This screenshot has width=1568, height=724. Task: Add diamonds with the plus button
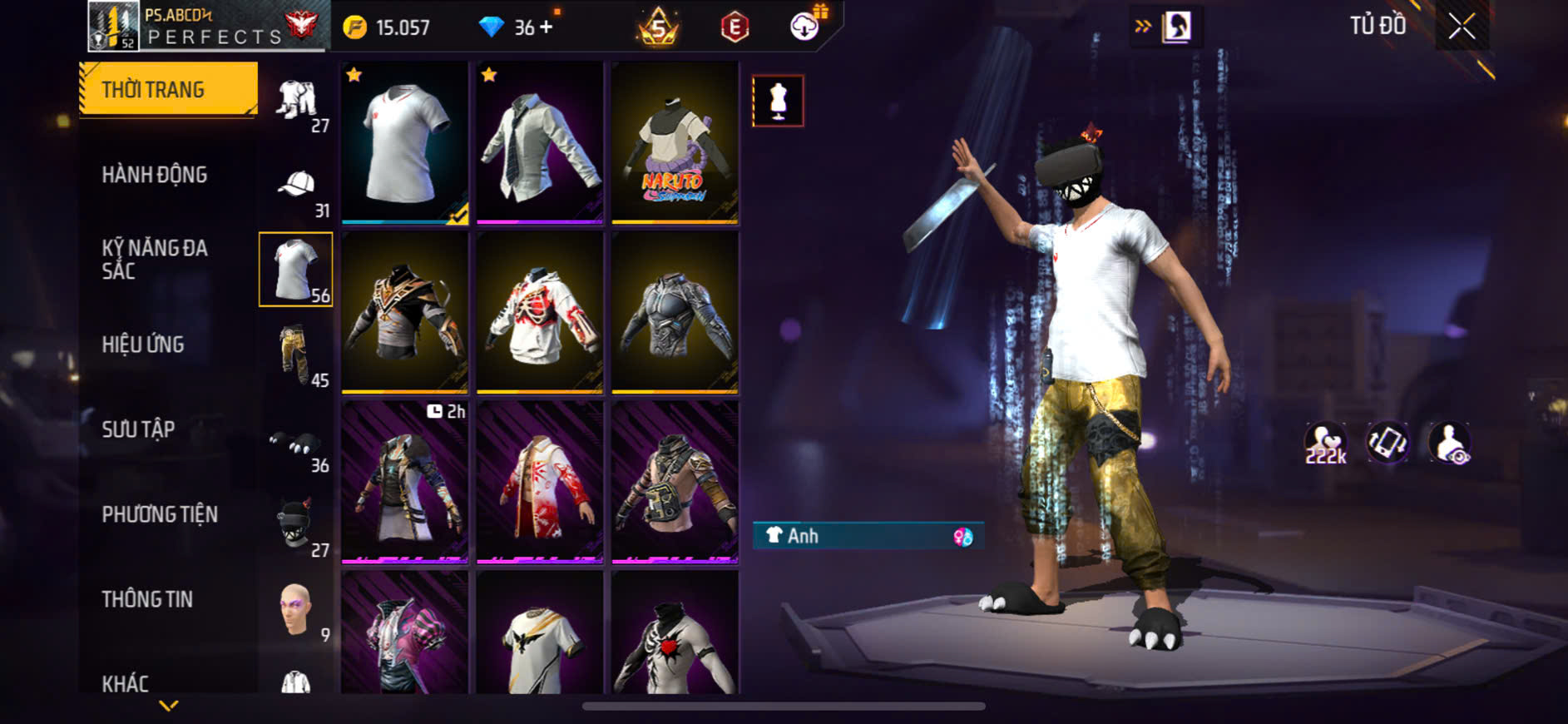click(x=546, y=27)
